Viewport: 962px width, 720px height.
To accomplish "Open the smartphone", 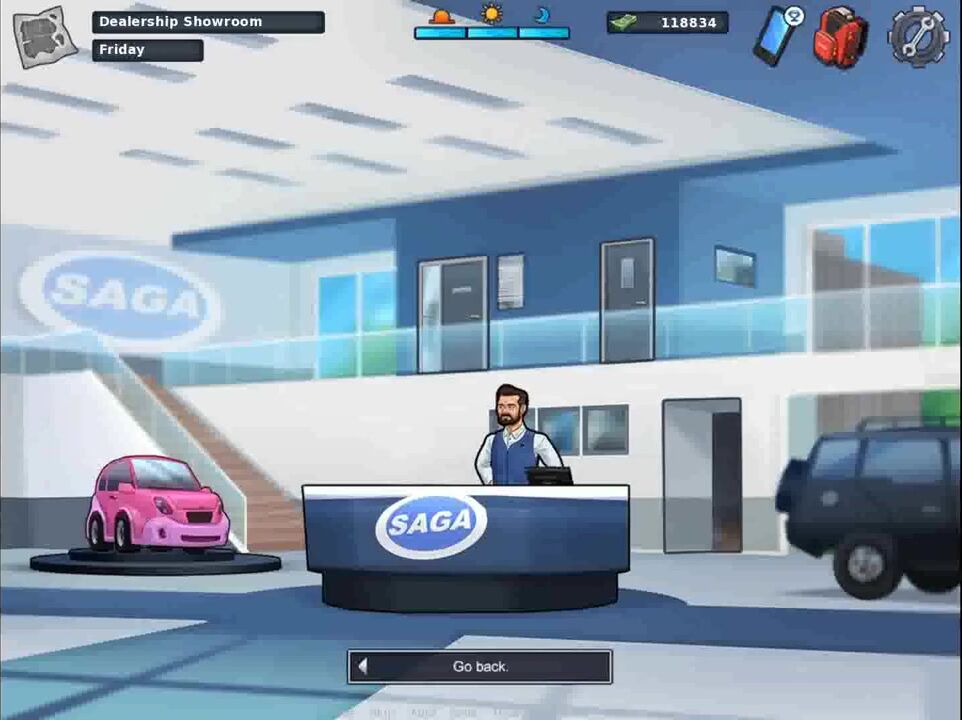I will 776,35.
